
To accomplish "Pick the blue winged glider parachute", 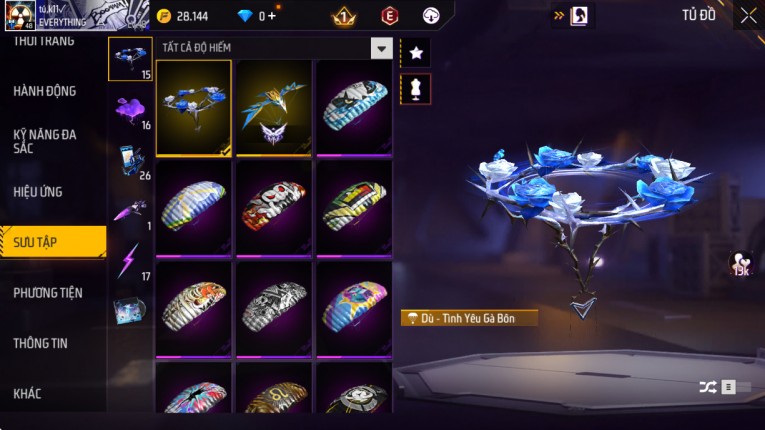I will [x=274, y=107].
